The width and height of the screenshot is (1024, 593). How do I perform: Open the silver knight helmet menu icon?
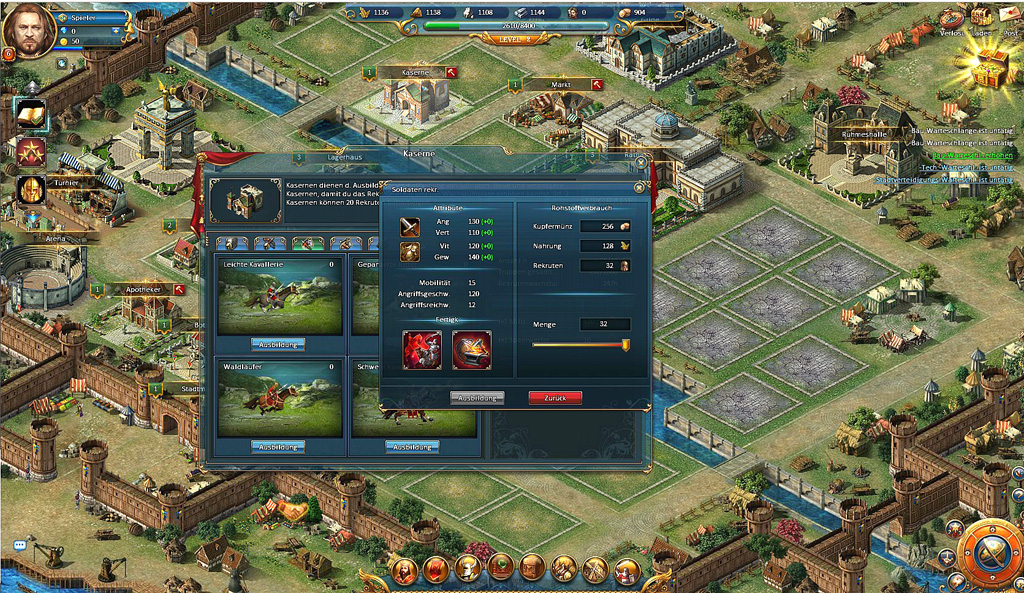pyautogui.click(x=466, y=569)
